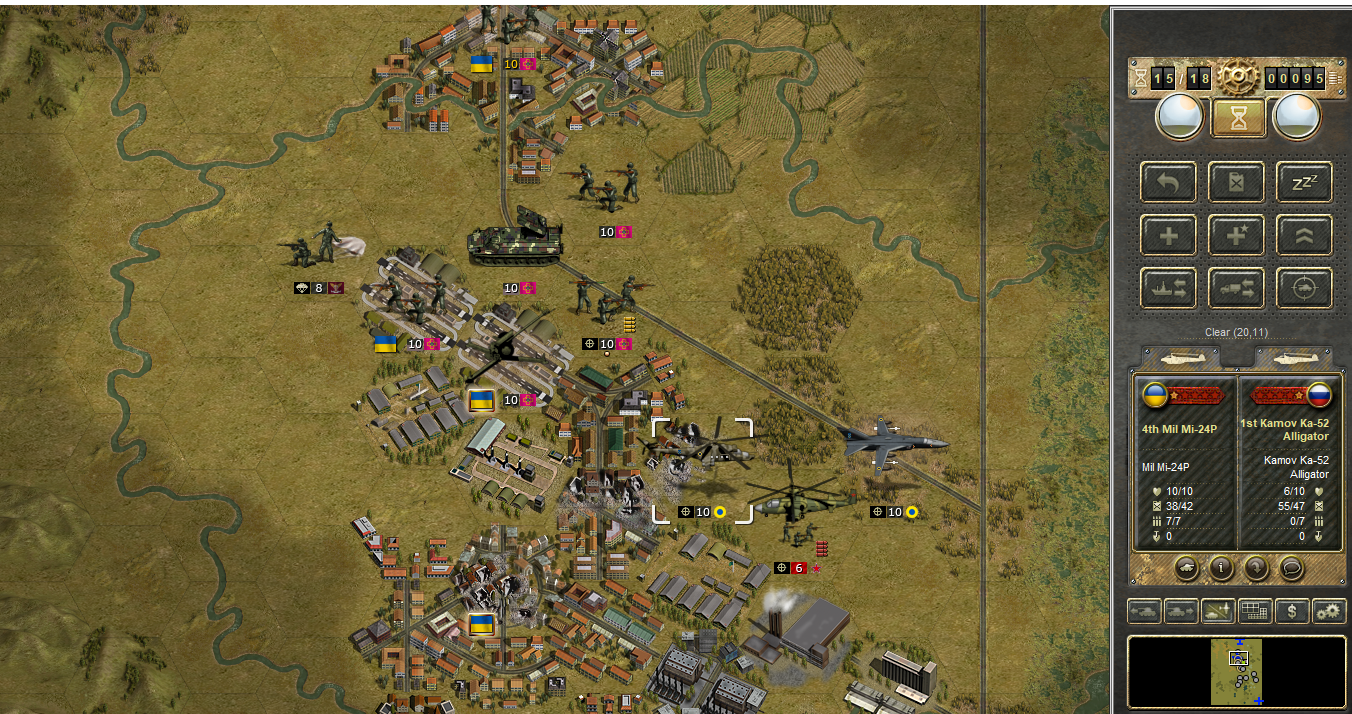Select elite replacements (plus with star)
Viewport: 1352px width, 714px height.
point(1236,236)
